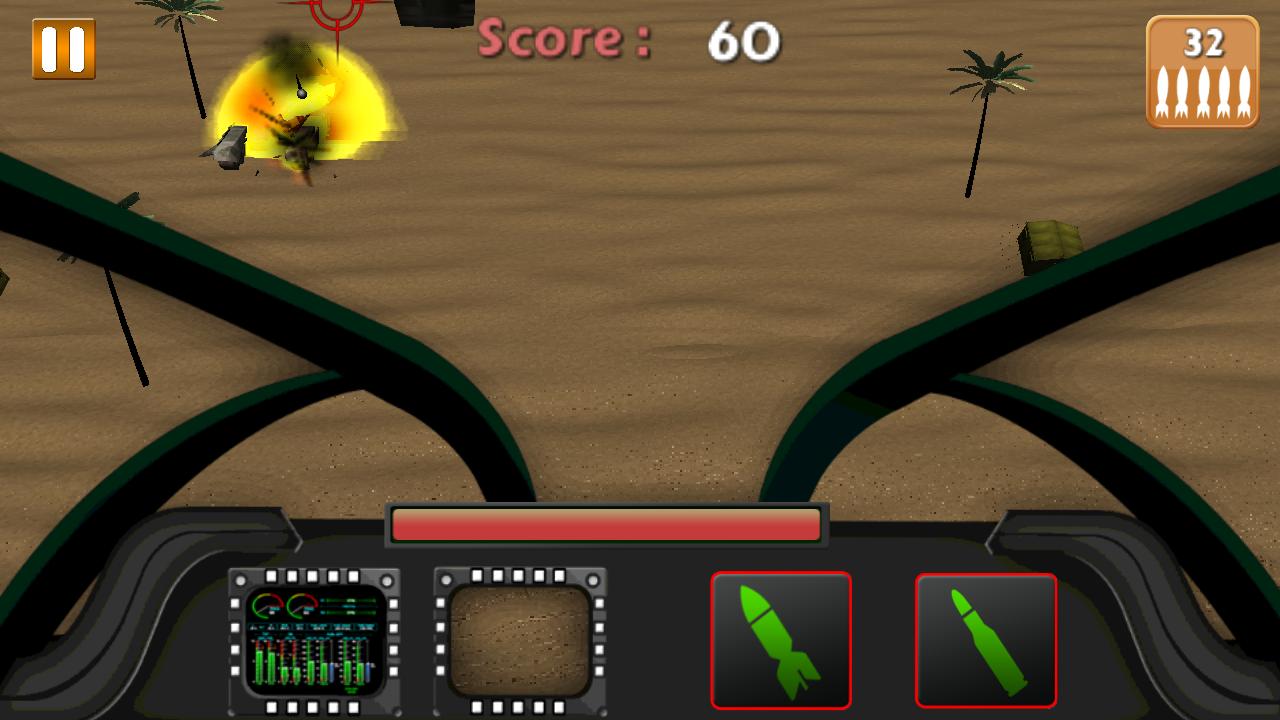Click the red health bar
Image resolution: width=1280 pixels, height=720 pixels.
coord(606,522)
